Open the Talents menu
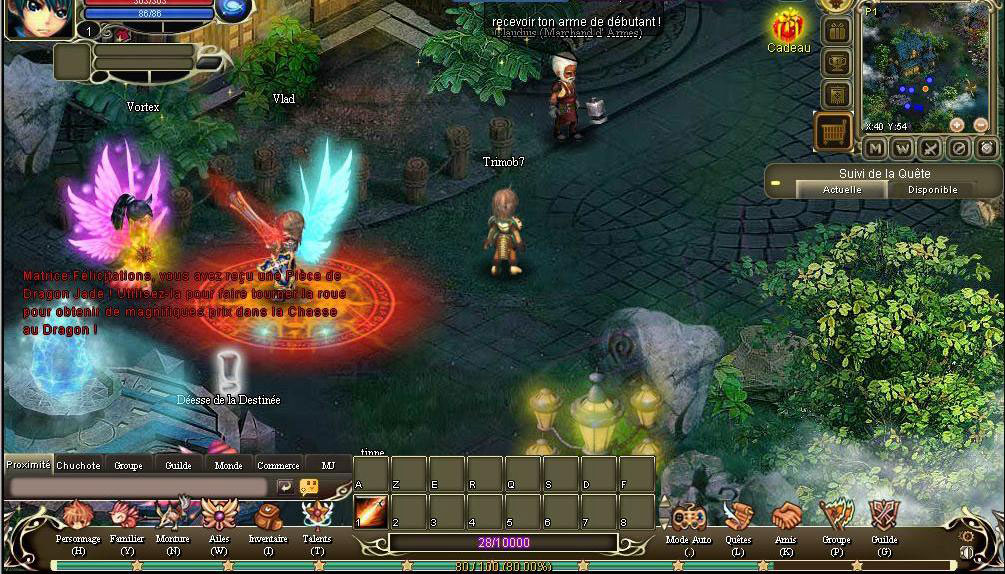Image resolution: width=1005 pixels, height=574 pixels. pos(317,518)
